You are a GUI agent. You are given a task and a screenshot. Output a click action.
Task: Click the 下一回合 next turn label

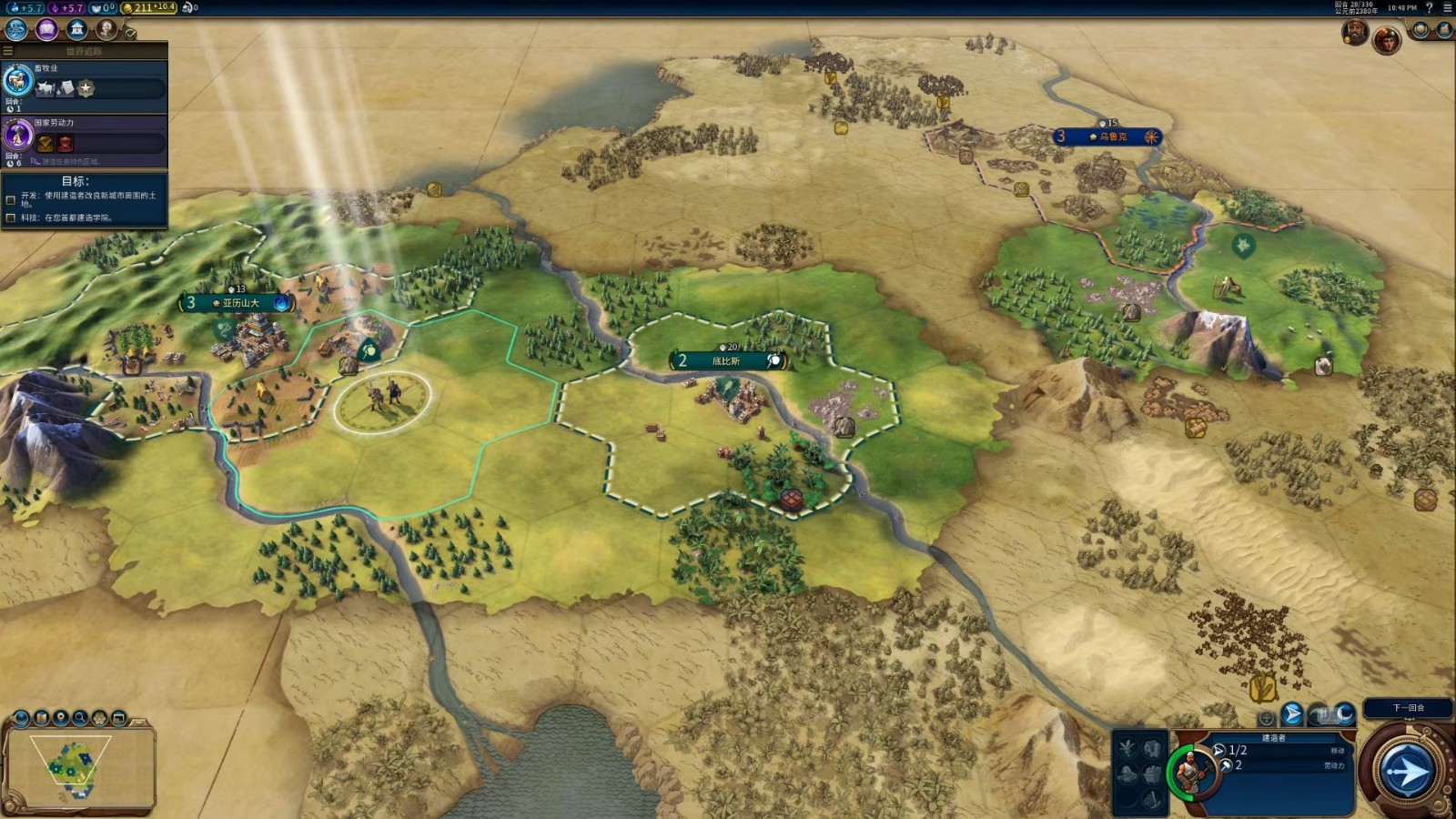pos(1408,708)
